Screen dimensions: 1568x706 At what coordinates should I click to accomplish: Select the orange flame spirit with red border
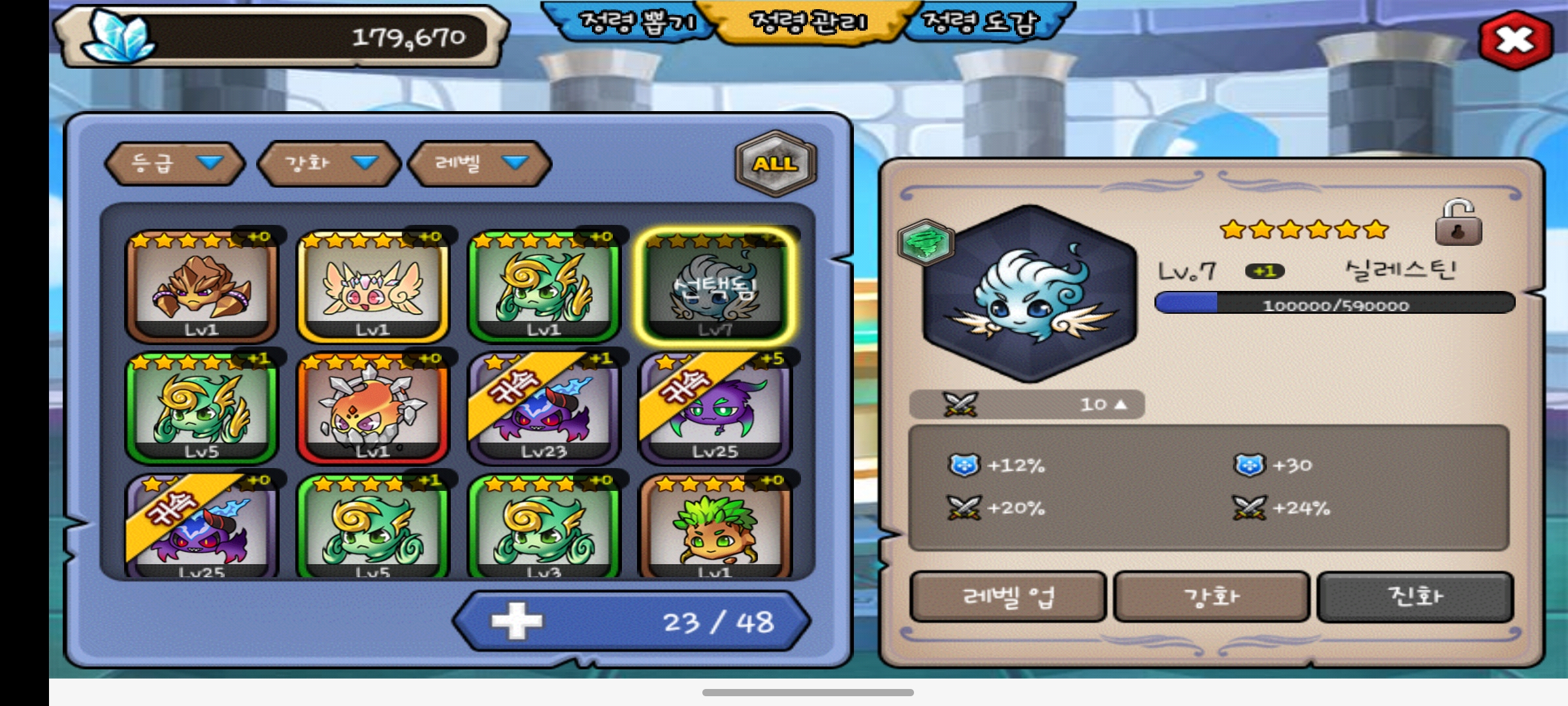pyautogui.click(x=373, y=409)
